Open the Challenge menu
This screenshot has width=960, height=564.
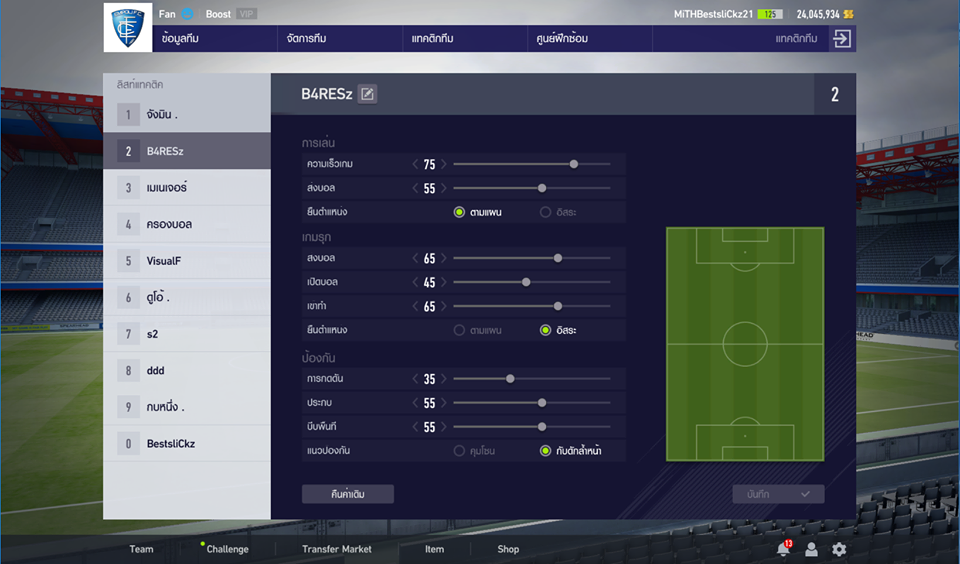click(x=227, y=549)
